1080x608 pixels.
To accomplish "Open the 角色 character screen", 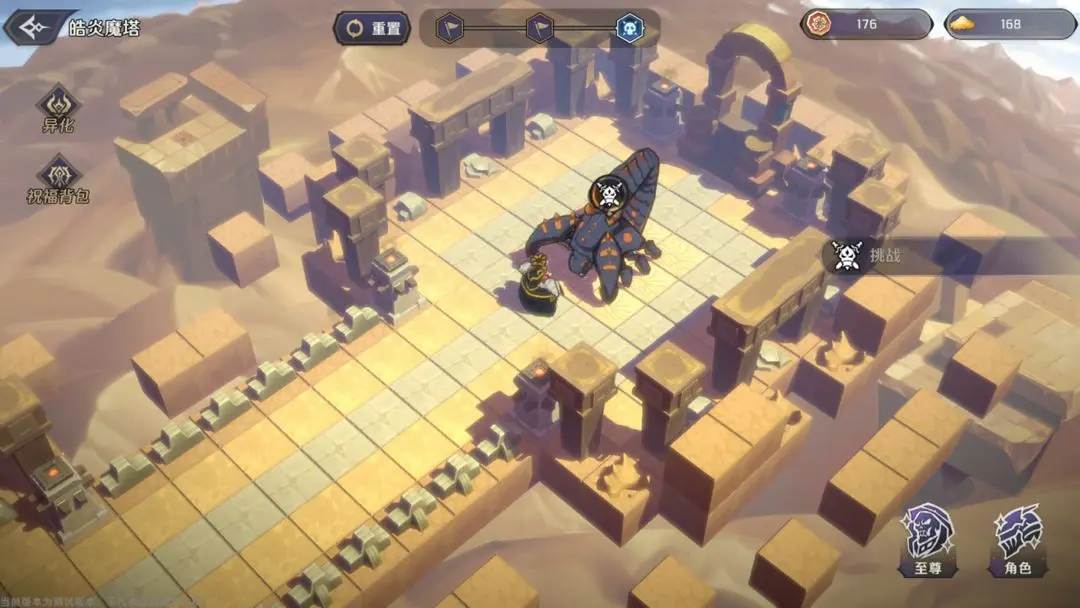I will click(x=1019, y=539).
